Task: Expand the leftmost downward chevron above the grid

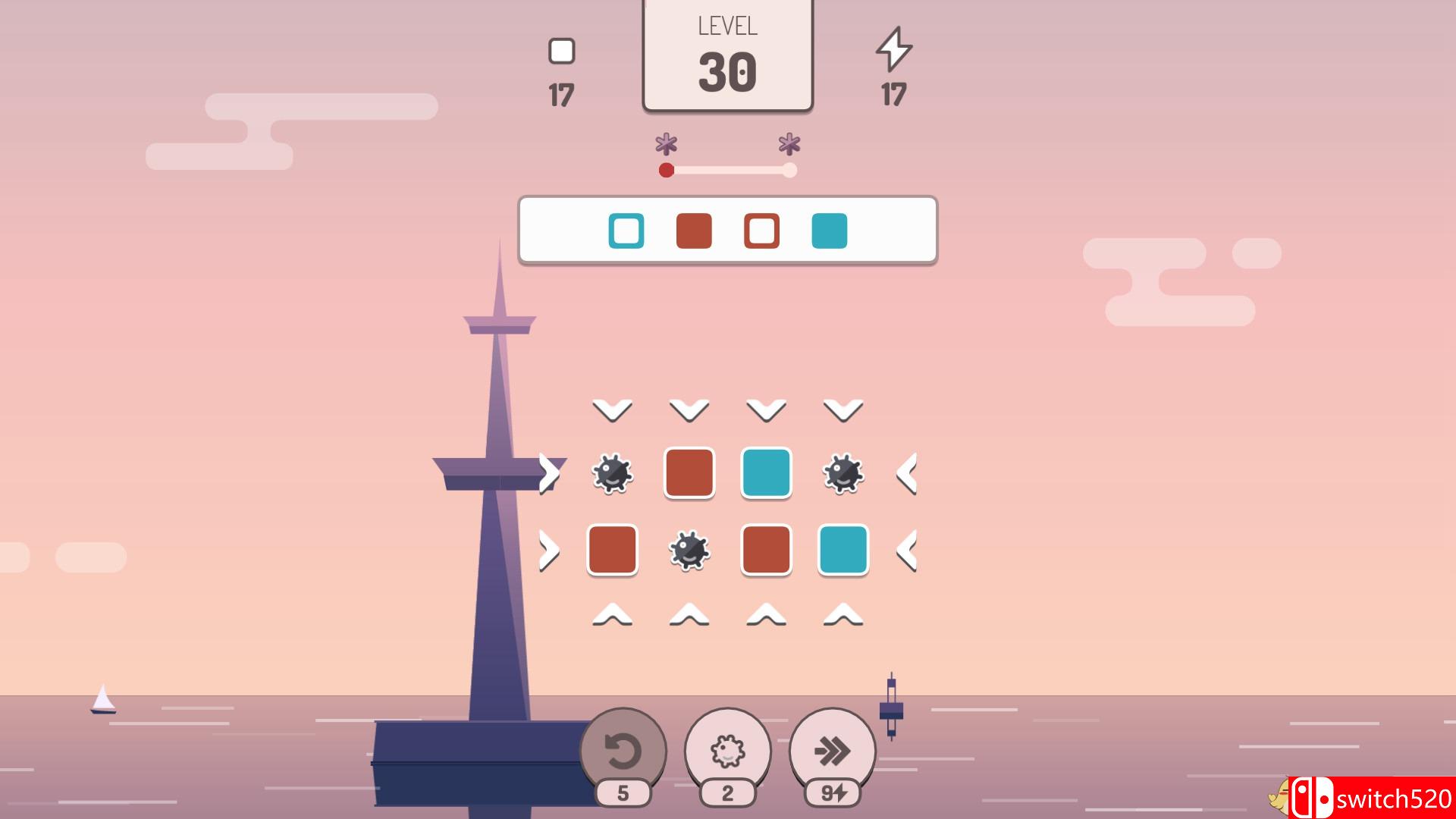Action: [x=611, y=409]
